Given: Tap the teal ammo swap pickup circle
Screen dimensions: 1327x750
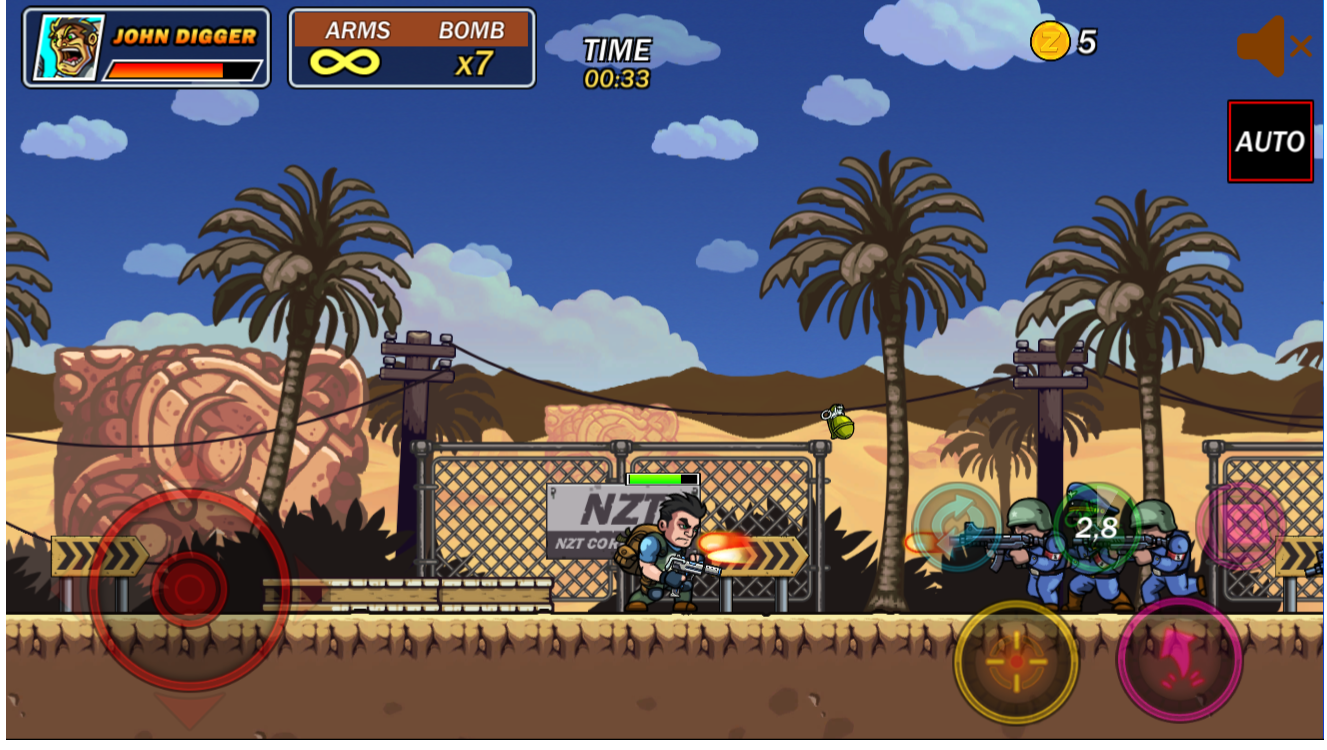Looking at the screenshot, I should click(957, 525).
